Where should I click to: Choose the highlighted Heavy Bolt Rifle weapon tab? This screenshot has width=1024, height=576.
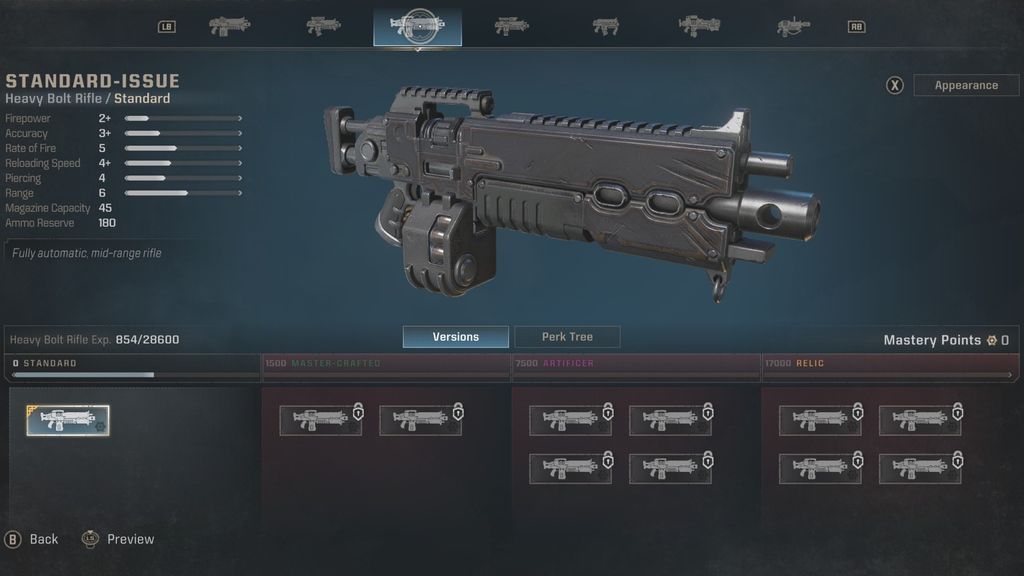tap(417, 27)
